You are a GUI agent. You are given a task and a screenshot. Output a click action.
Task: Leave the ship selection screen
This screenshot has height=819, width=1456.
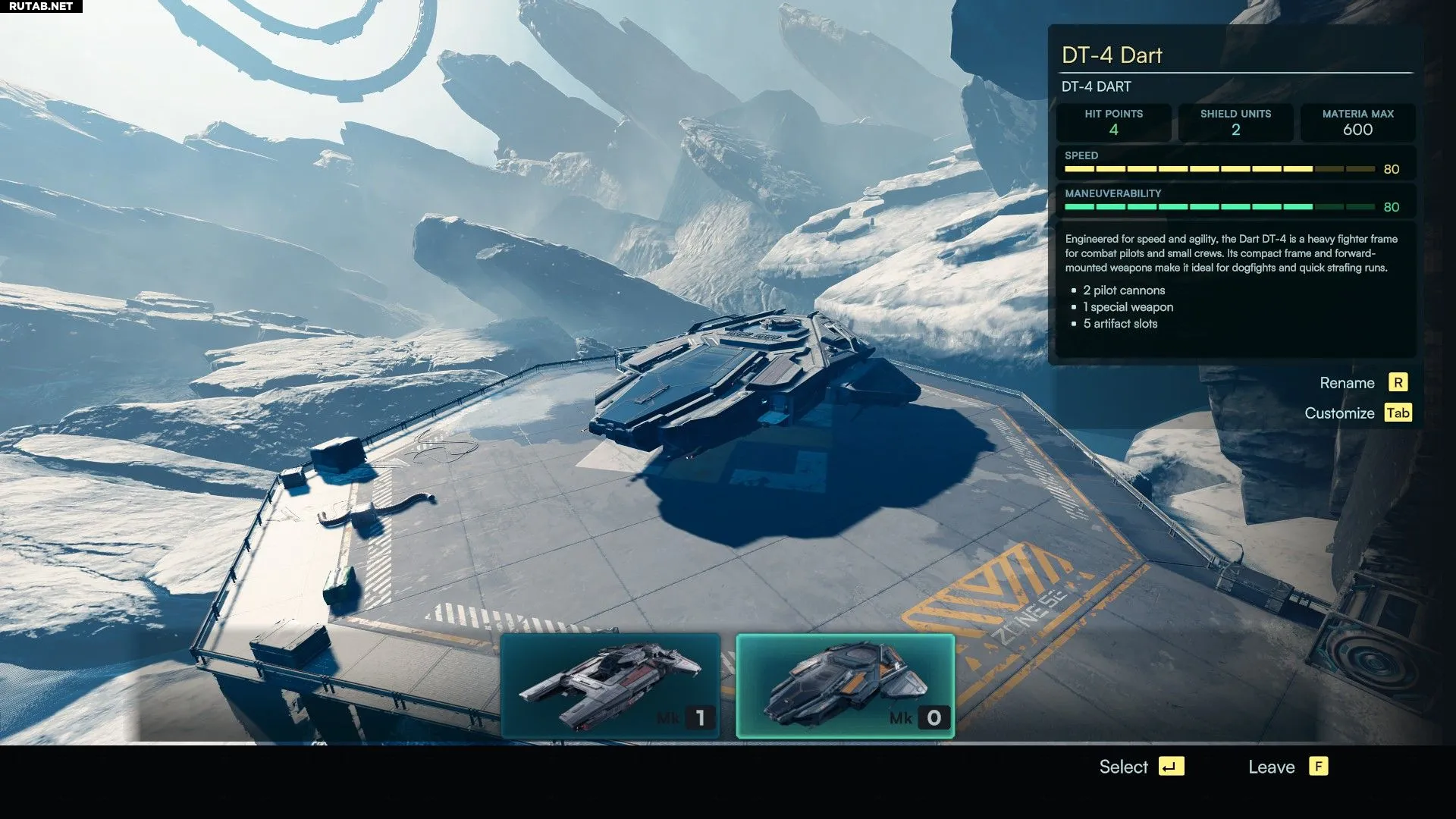click(x=1287, y=767)
